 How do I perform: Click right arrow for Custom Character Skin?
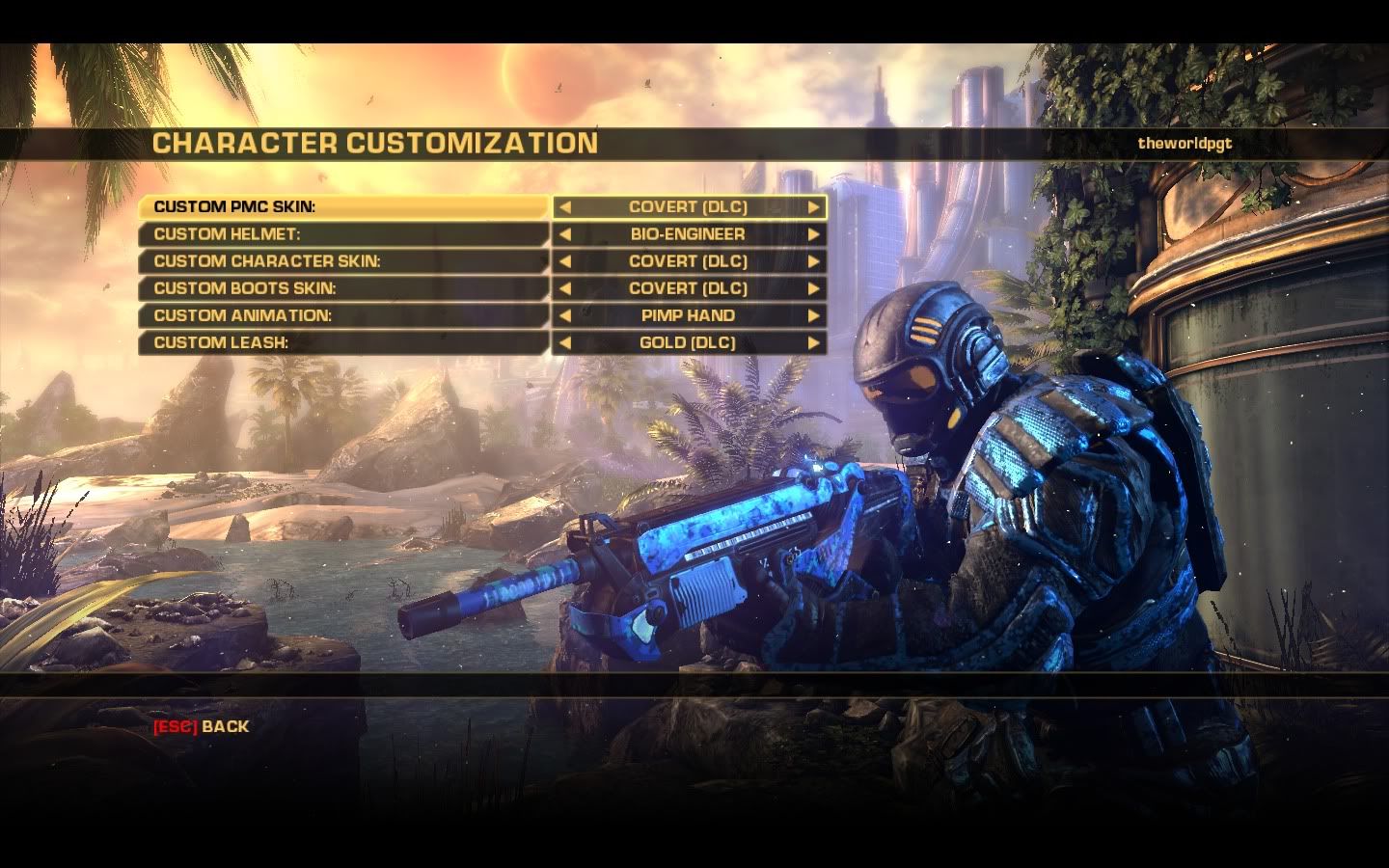click(x=813, y=261)
